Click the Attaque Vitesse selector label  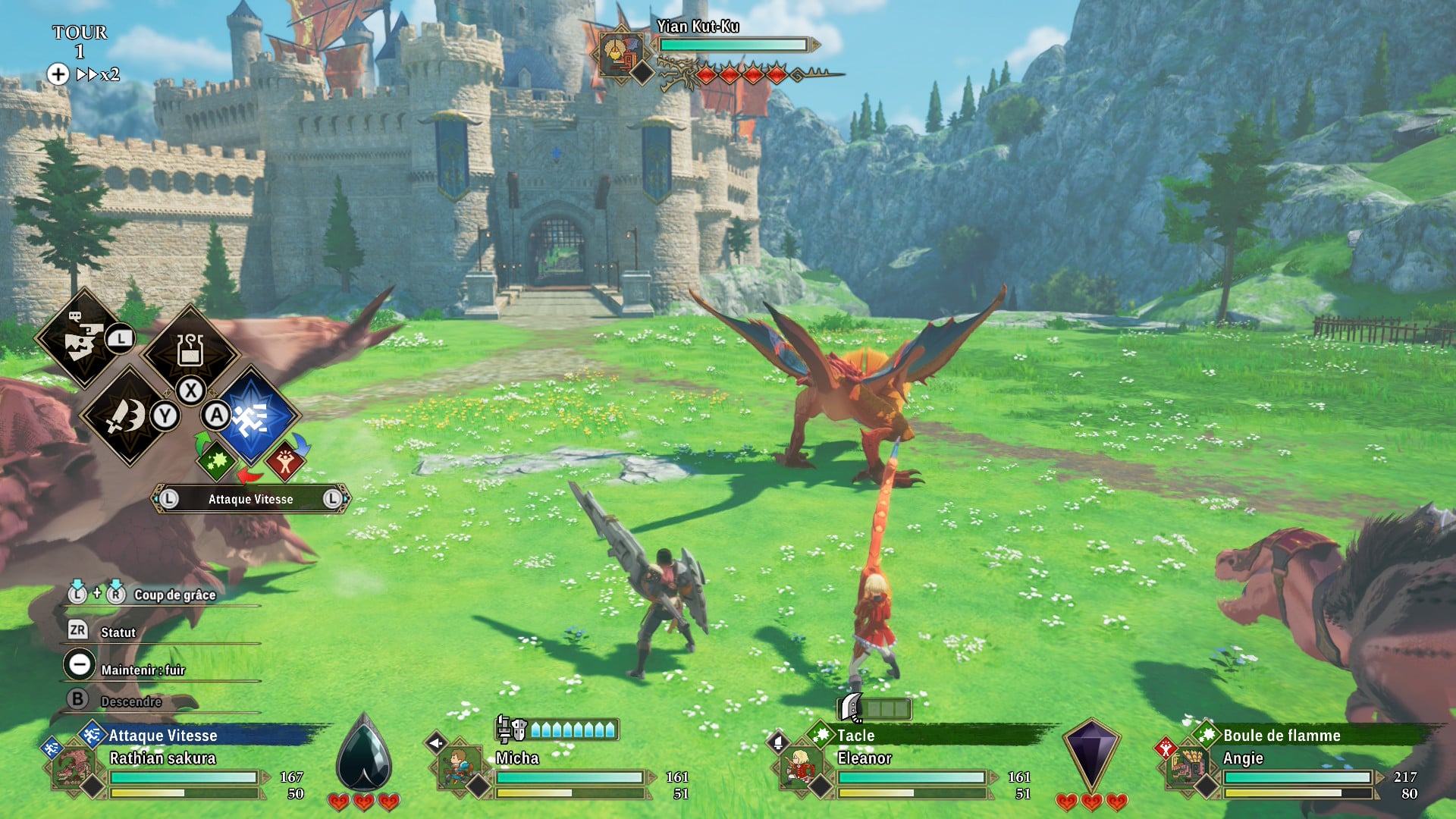pos(250,499)
